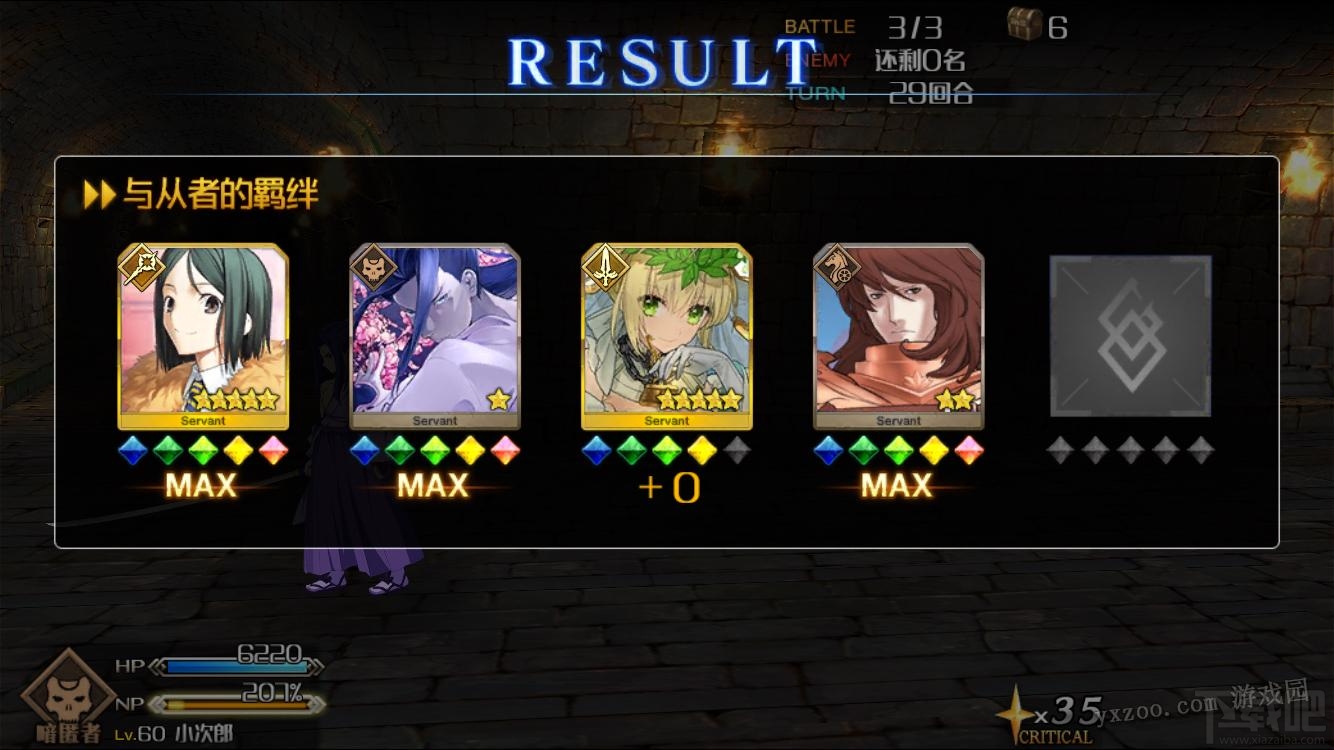Select the brown-haired two-star servant card
The height and width of the screenshot is (750, 1334).
[x=899, y=336]
